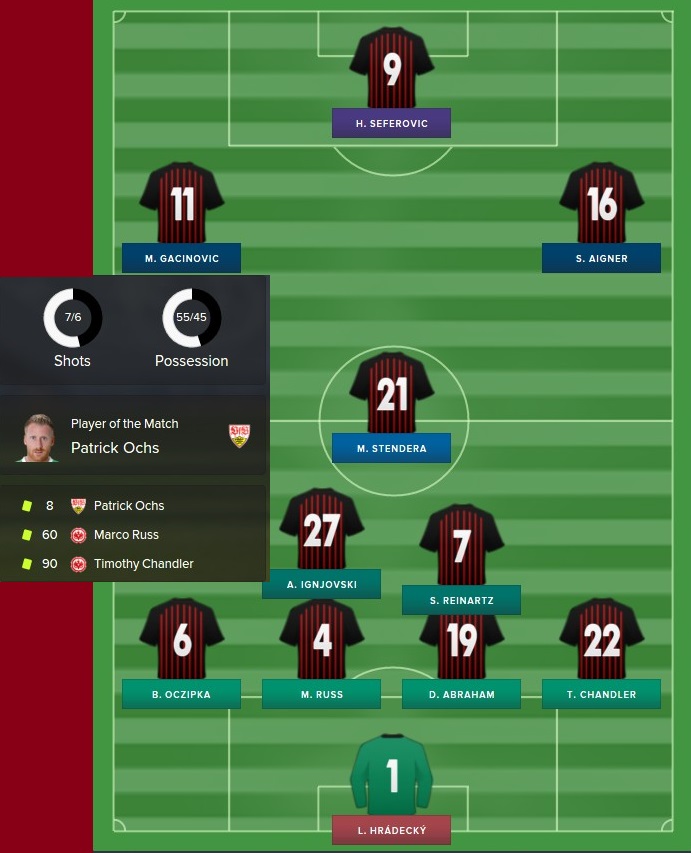
Task: Open Player of the Match Patrick Ochs
Action: coord(115,448)
